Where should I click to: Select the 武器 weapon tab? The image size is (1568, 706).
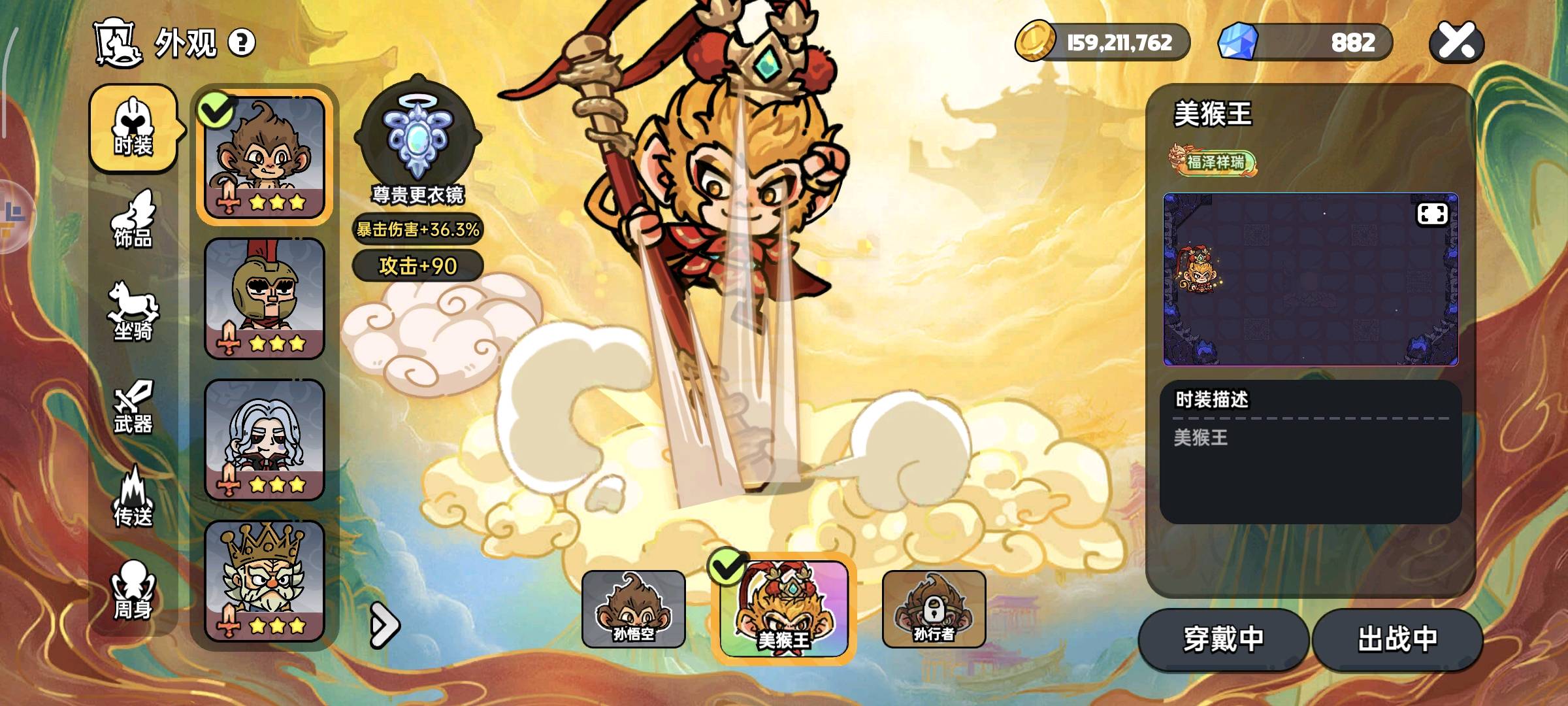coord(133,407)
